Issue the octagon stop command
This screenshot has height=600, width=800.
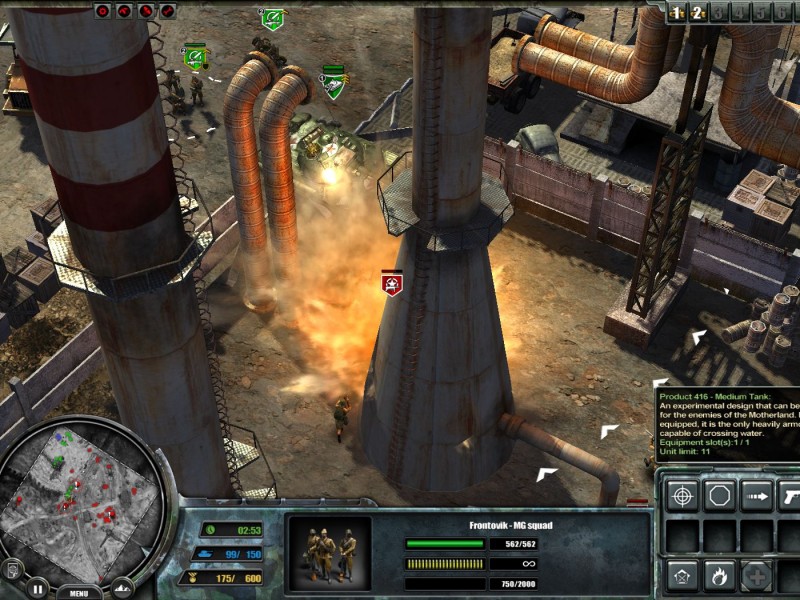[720, 495]
